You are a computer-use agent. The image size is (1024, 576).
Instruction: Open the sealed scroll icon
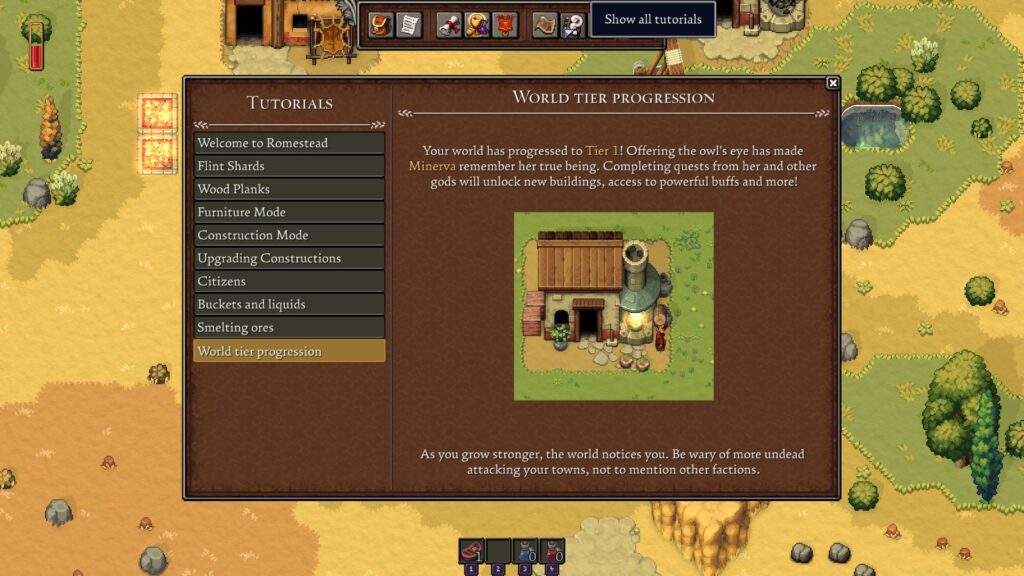point(450,25)
